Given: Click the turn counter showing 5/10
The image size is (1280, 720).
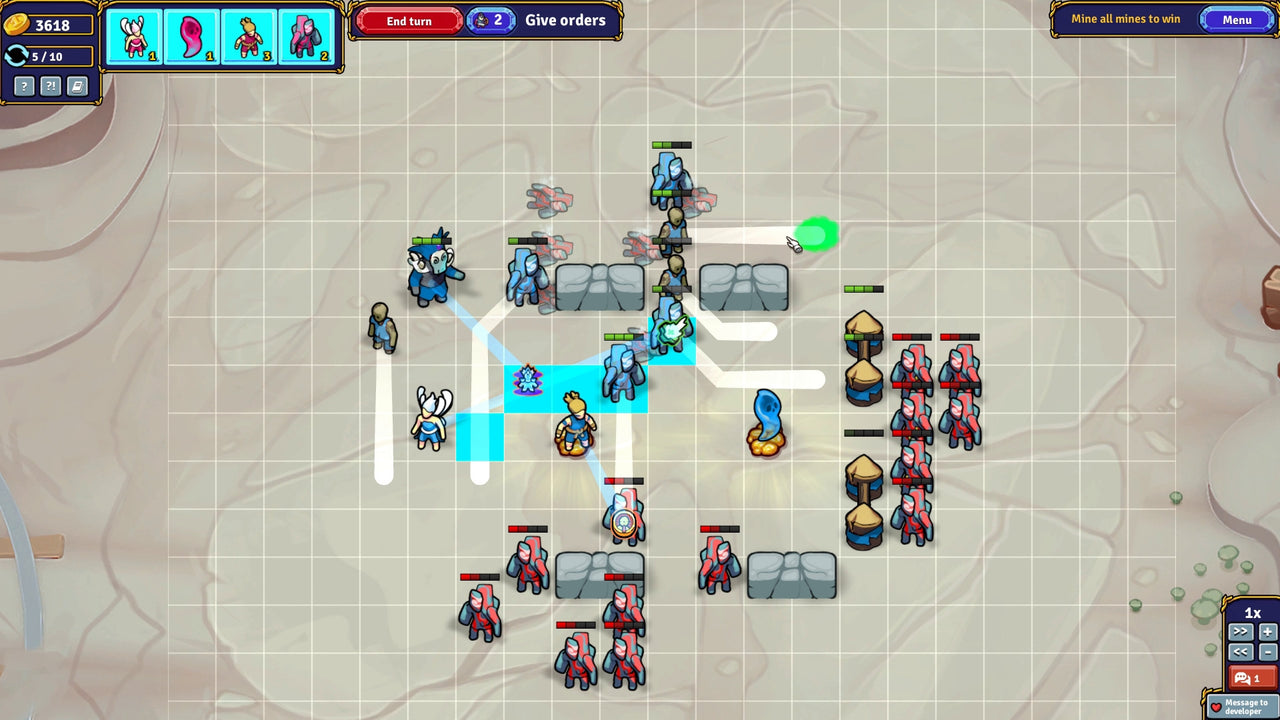Looking at the screenshot, I should point(50,57).
